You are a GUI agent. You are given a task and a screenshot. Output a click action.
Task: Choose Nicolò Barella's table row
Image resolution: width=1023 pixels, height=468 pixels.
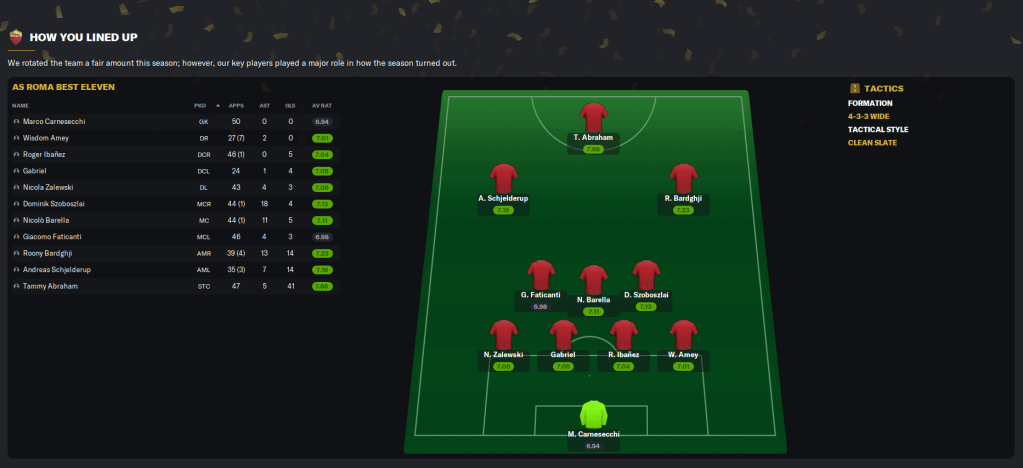click(x=47, y=220)
